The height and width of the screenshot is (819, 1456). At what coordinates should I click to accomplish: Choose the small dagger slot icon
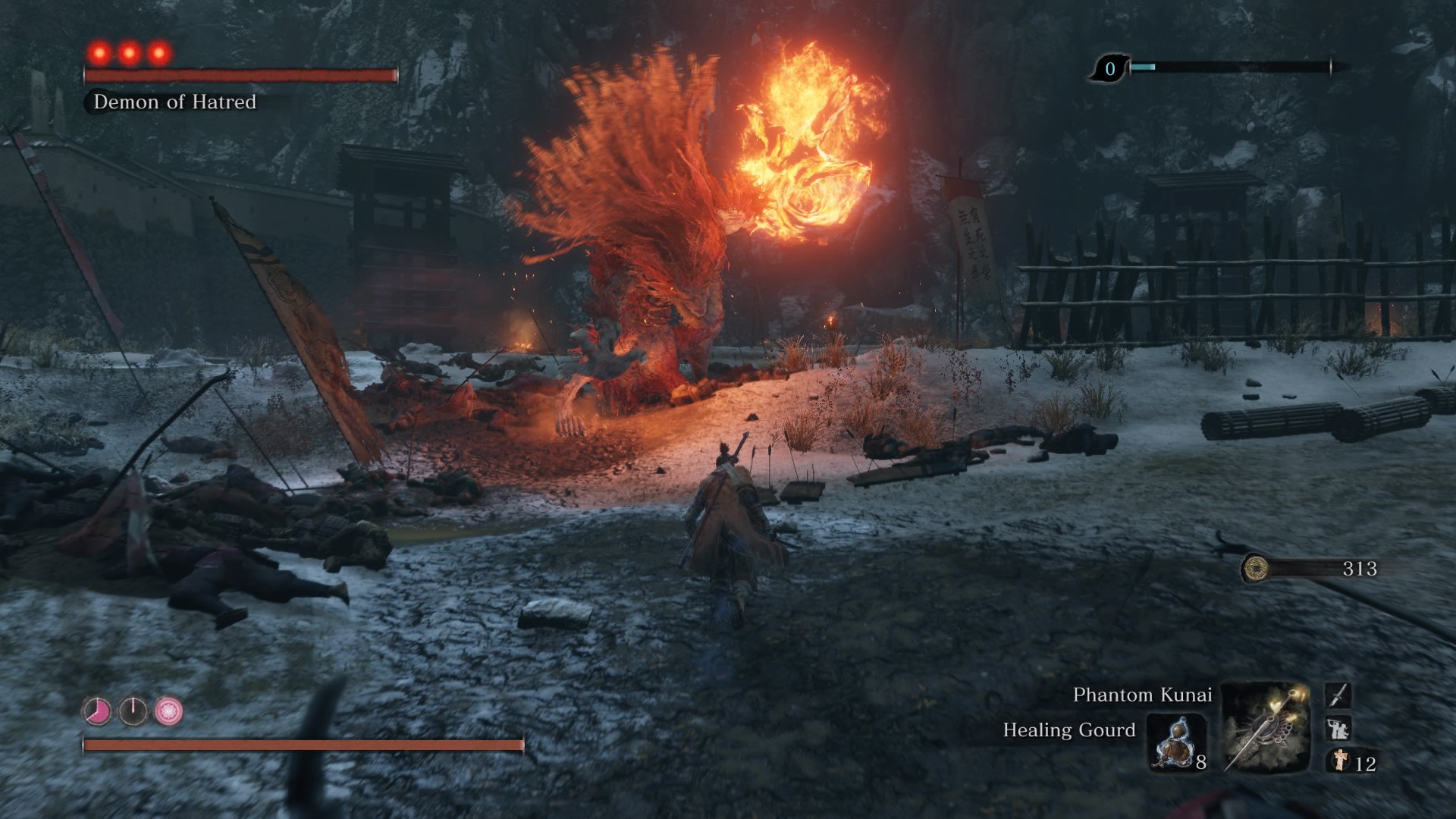click(1338, 695)
